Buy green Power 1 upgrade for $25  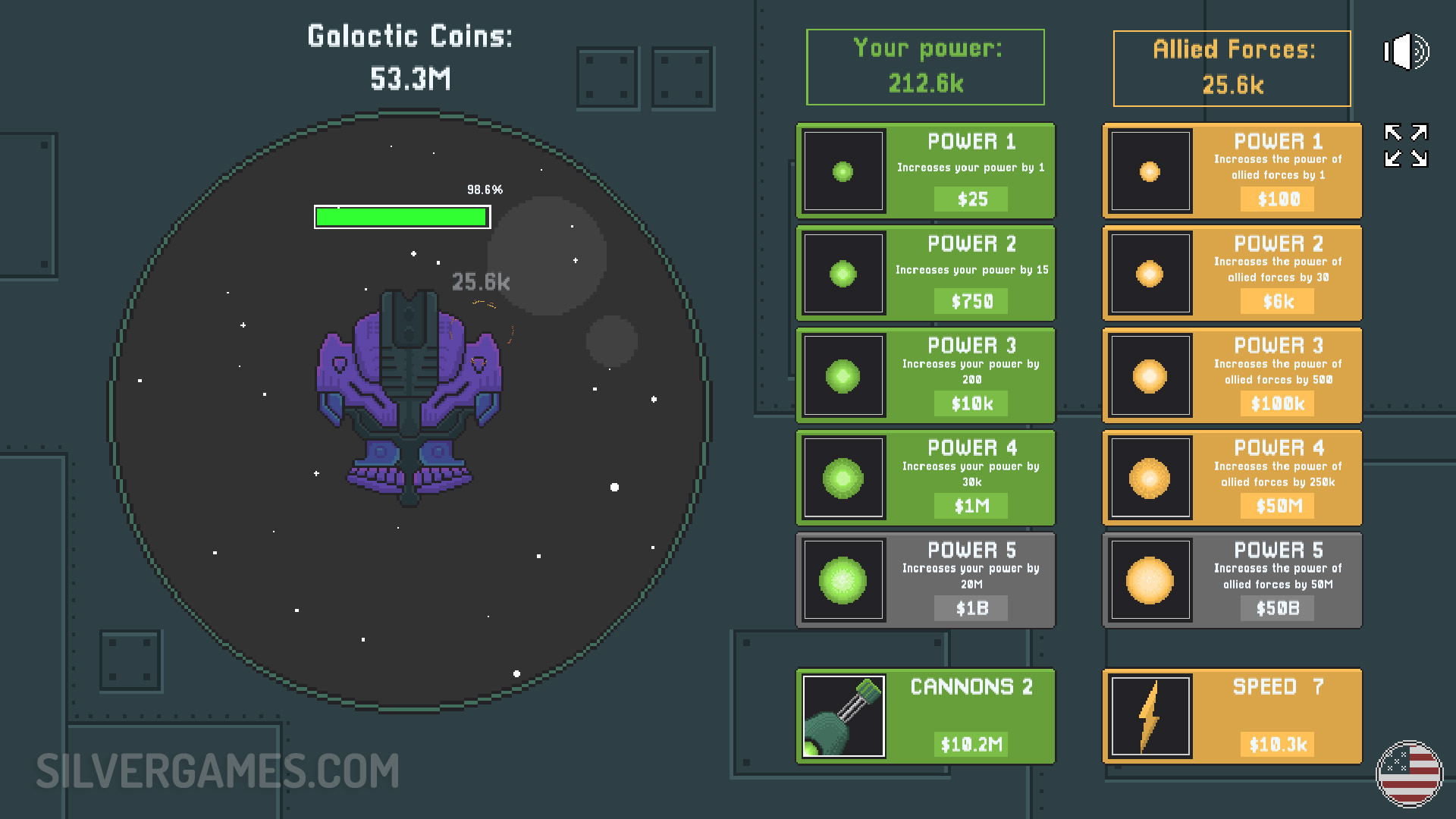[925, 171]
